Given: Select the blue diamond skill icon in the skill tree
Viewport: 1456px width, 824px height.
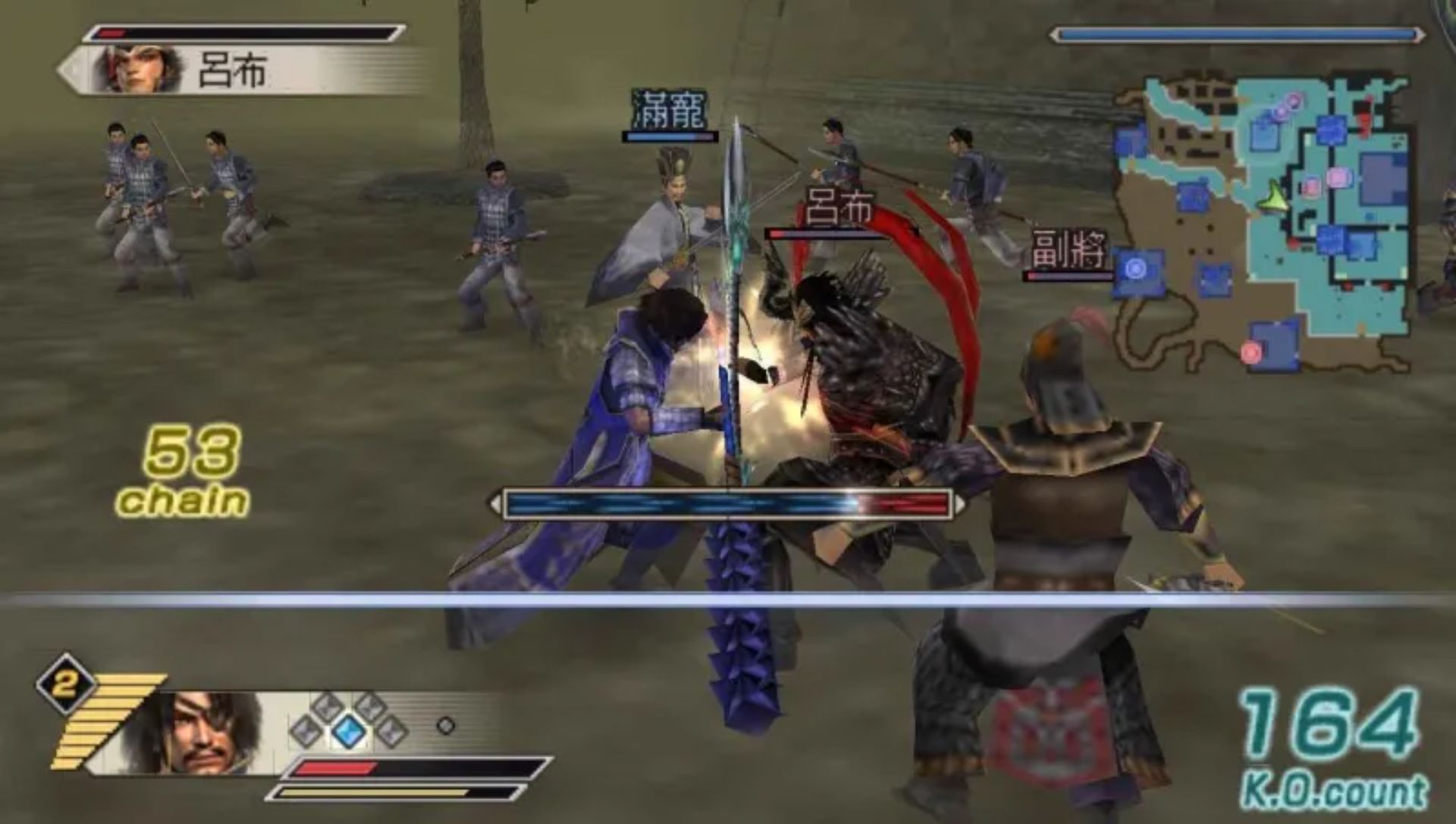Looking at the screenshot, I should click(348, 733).
